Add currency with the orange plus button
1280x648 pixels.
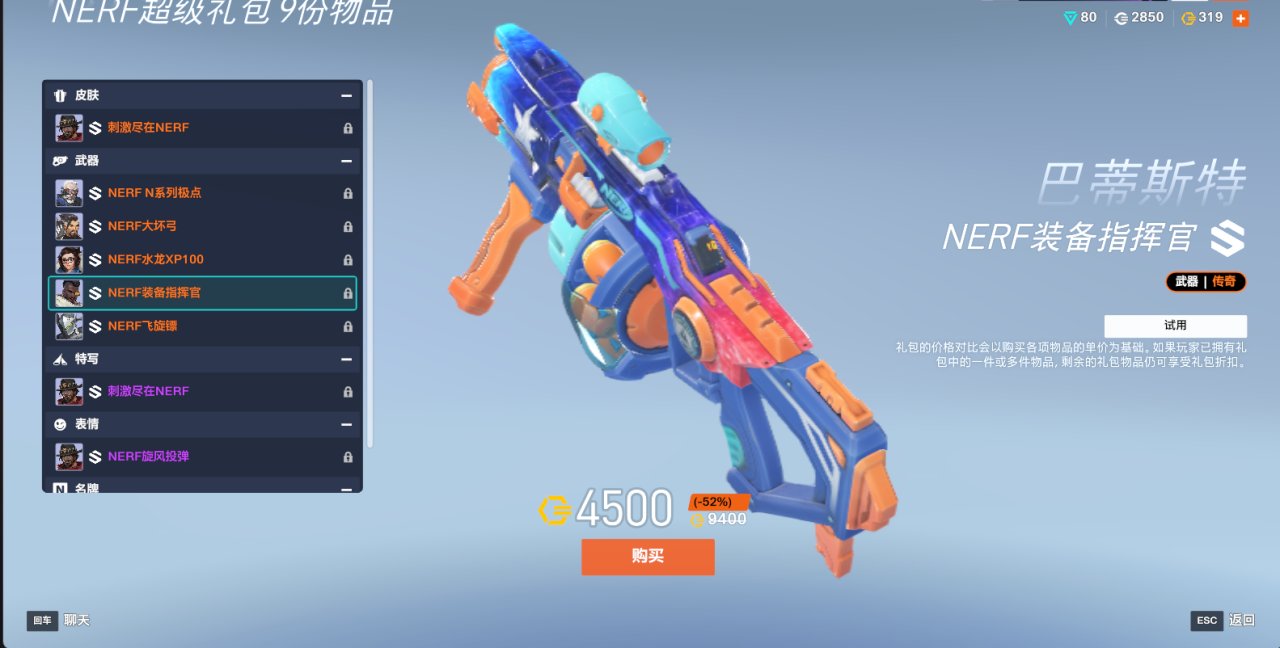1241,18
